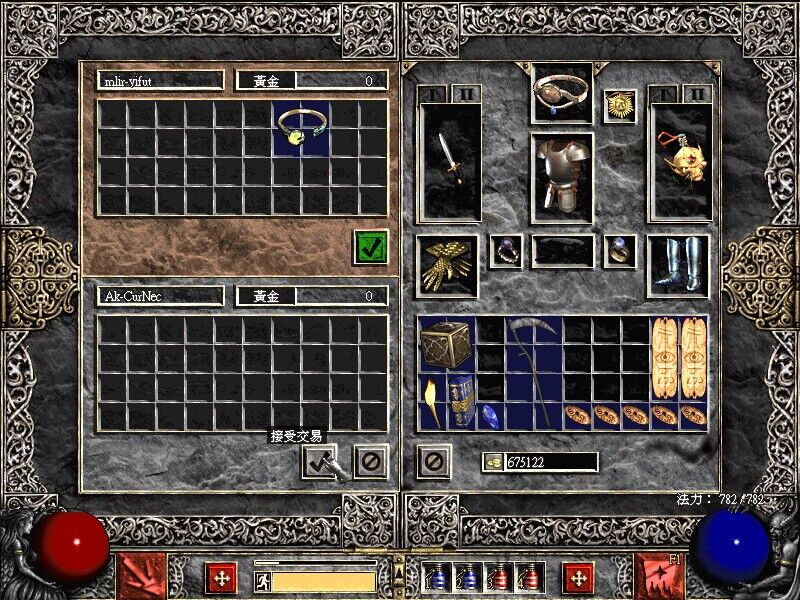Select the equipped steel boots
The height and width of the screenshot is (600, 800).
click(679, 265)
